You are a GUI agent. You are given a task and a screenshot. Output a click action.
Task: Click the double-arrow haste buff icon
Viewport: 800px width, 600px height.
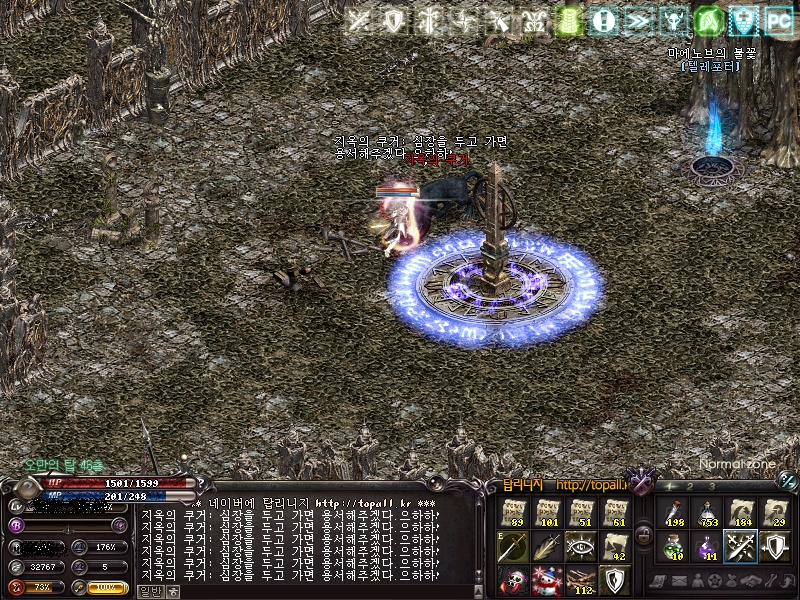[638, 21]
